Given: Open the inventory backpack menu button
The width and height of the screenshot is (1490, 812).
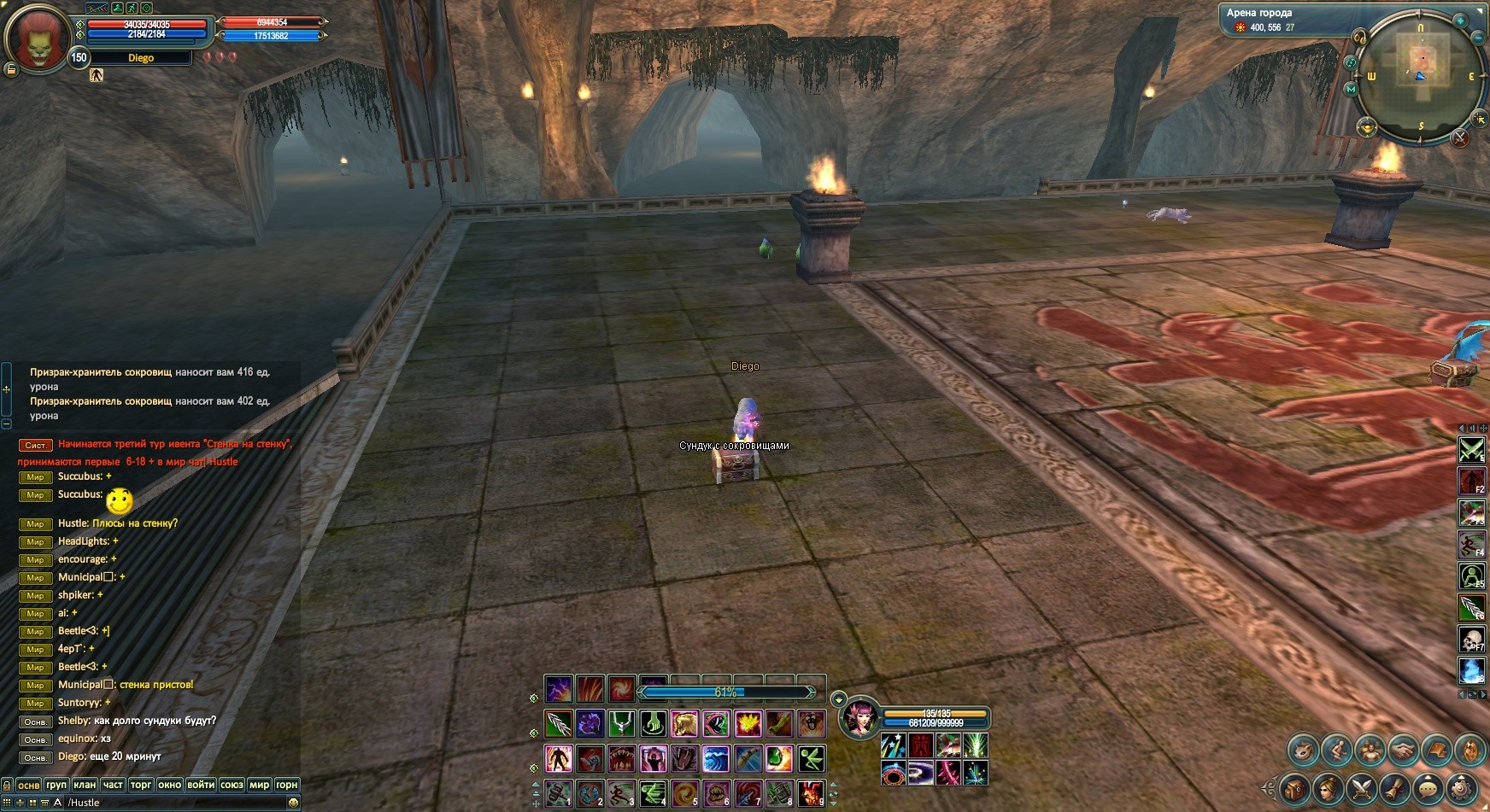Looking at the screenshot, I should coord(1294,788).
